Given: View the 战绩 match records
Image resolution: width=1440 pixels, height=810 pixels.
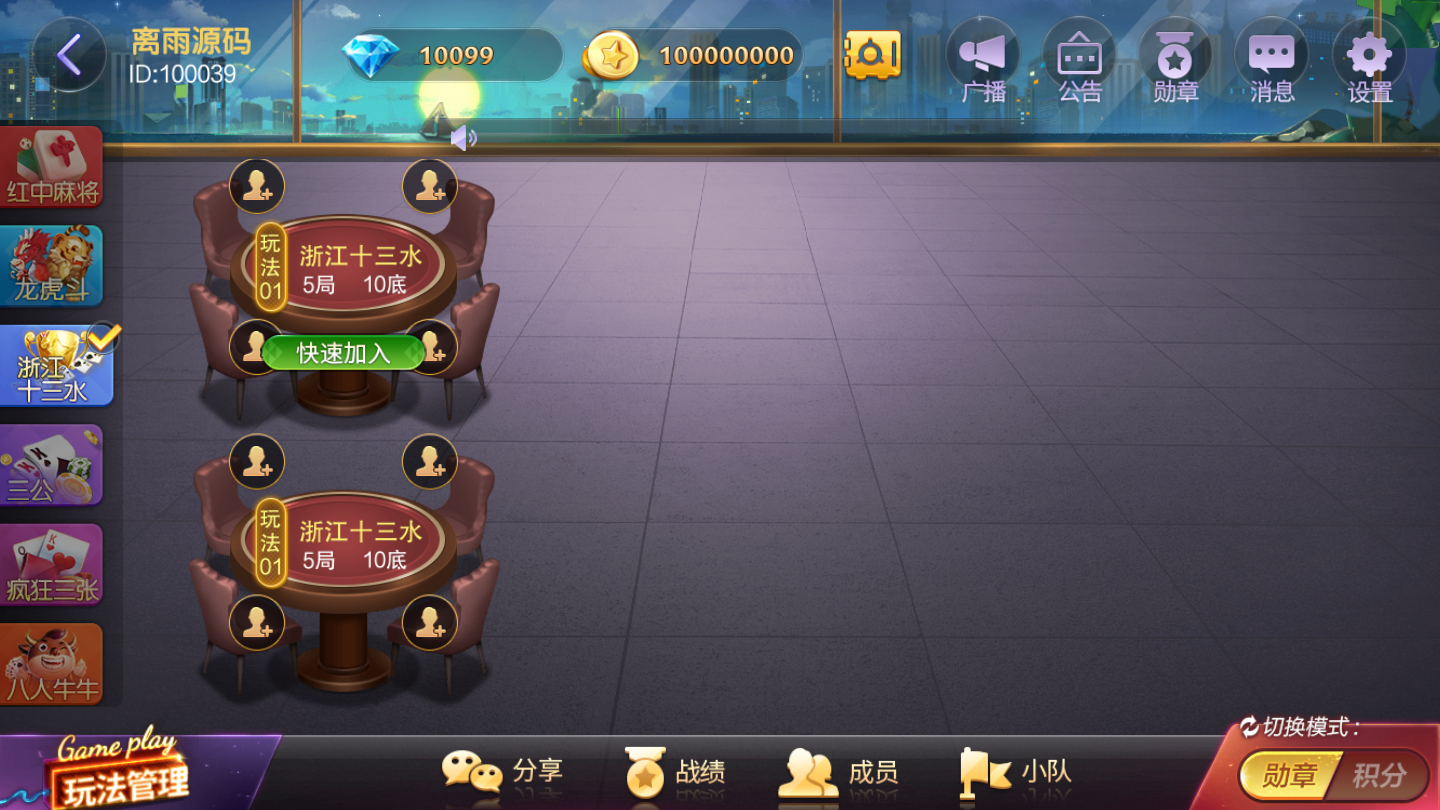Looking at the screenshot, I should click(675, 773).
